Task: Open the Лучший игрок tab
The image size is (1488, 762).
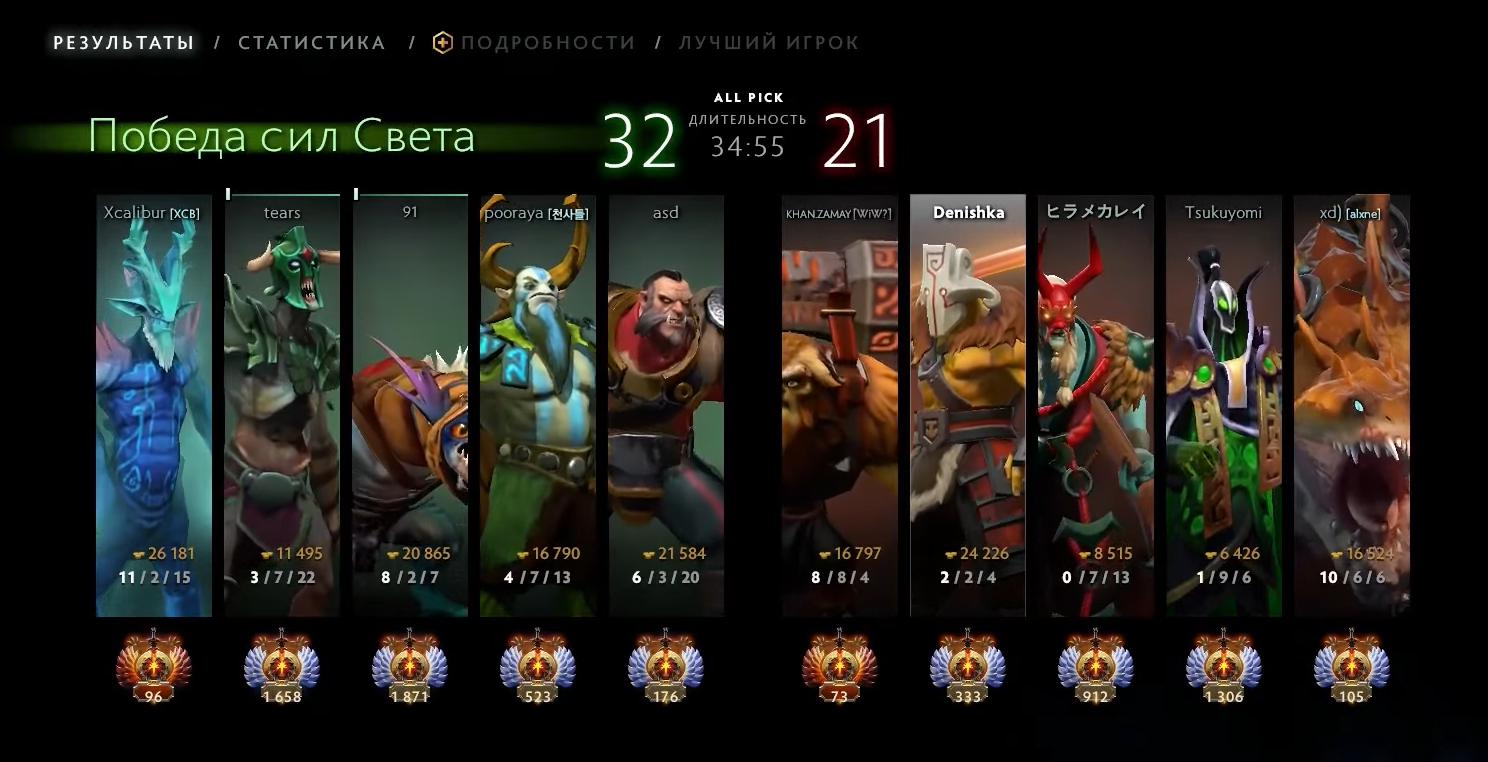Action: tap(769, 43)
